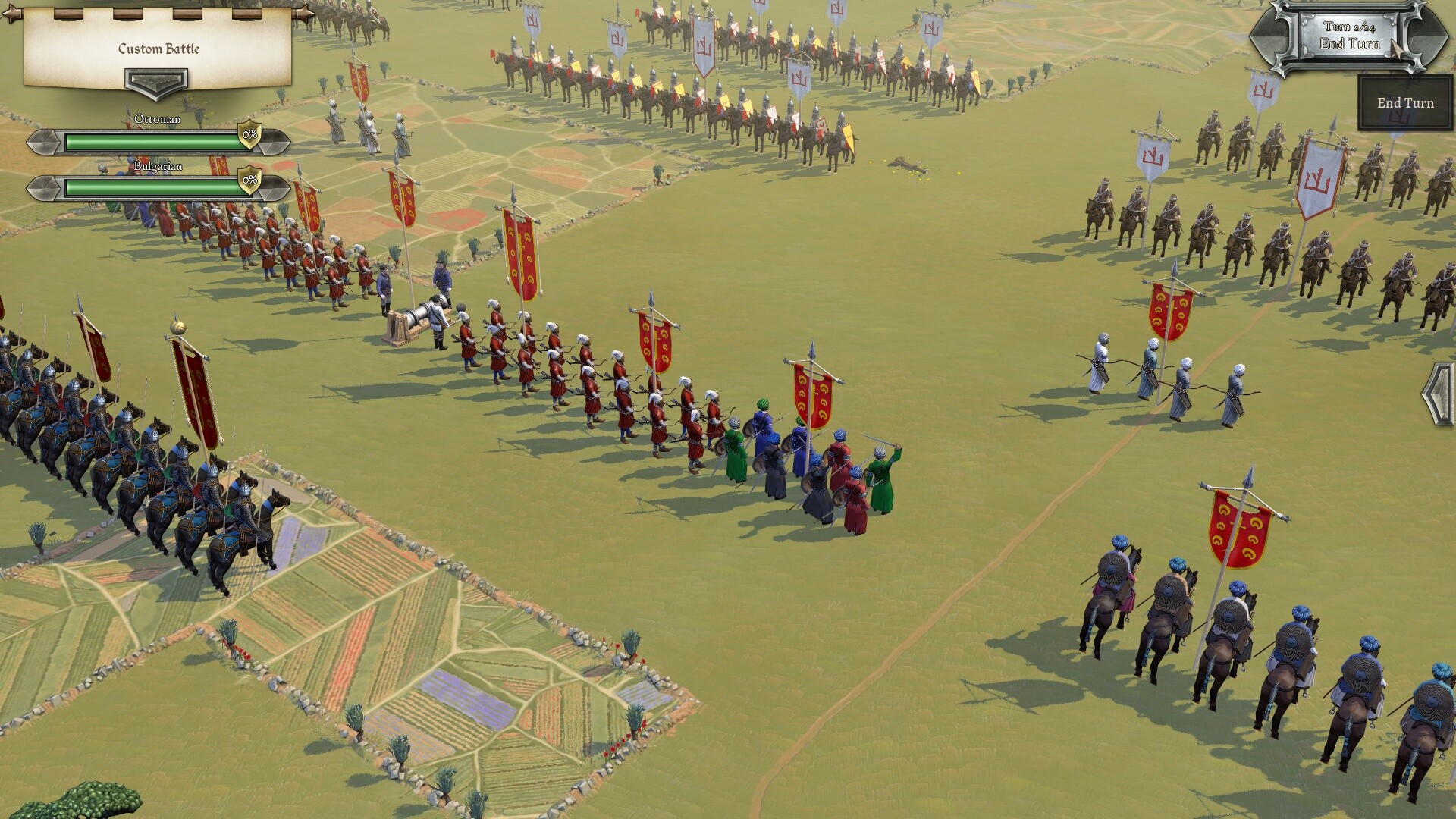The image size is (1456, 819).
Task: Click the Ottoman morale shield showing 0%
Action: (x=249, y=137)
